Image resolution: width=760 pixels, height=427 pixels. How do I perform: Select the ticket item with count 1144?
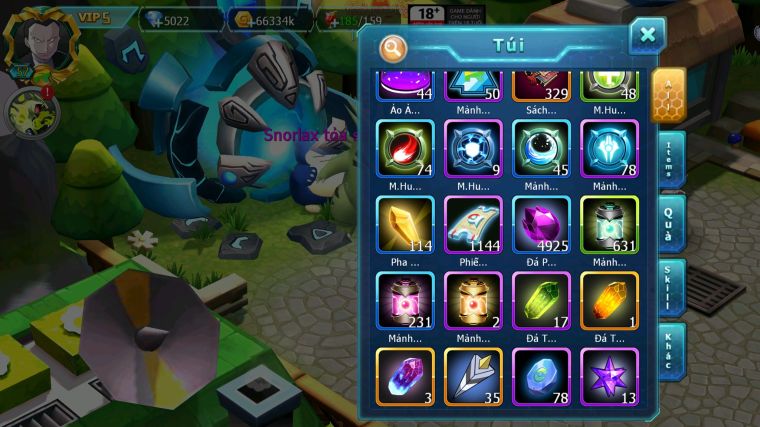point(473,224)
